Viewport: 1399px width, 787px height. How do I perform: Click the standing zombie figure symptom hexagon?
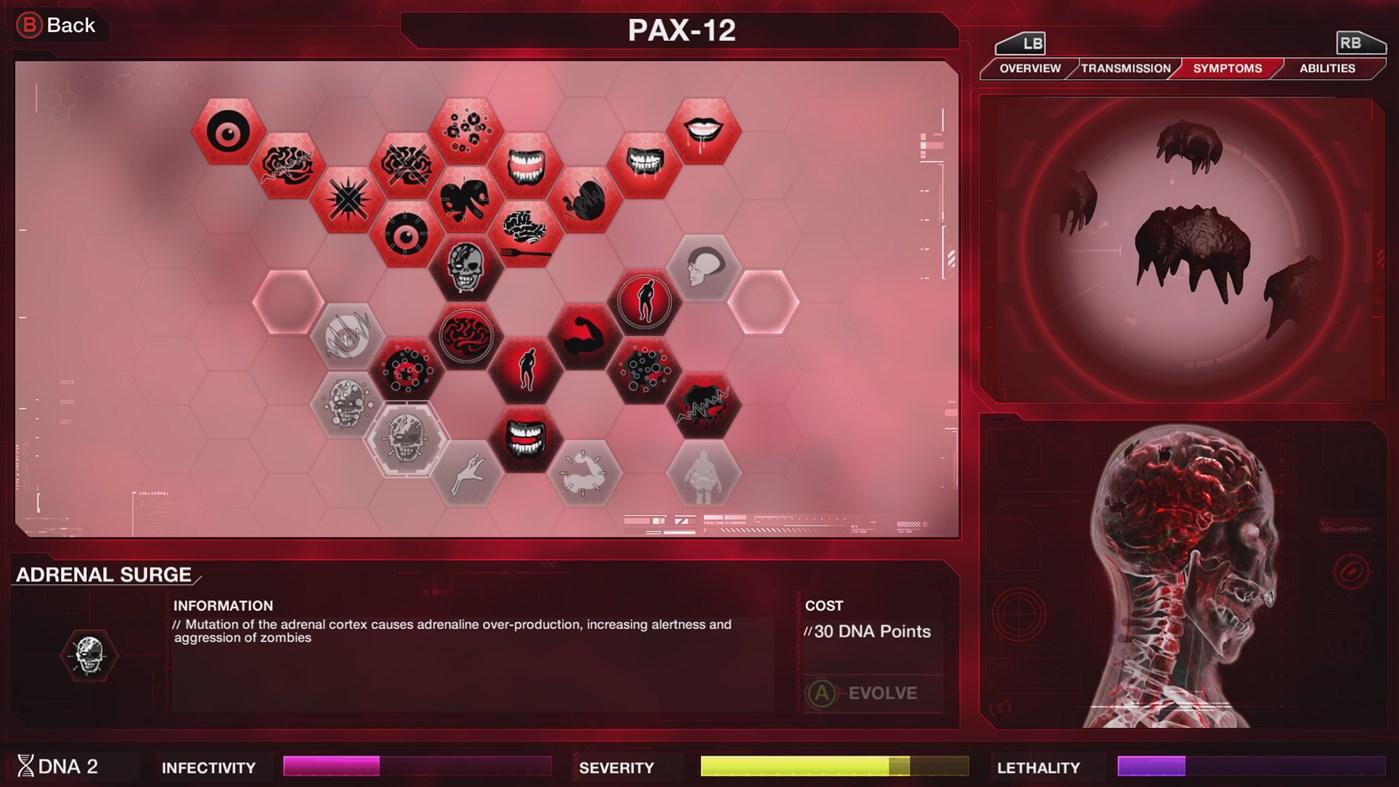[x=527, y=370]
